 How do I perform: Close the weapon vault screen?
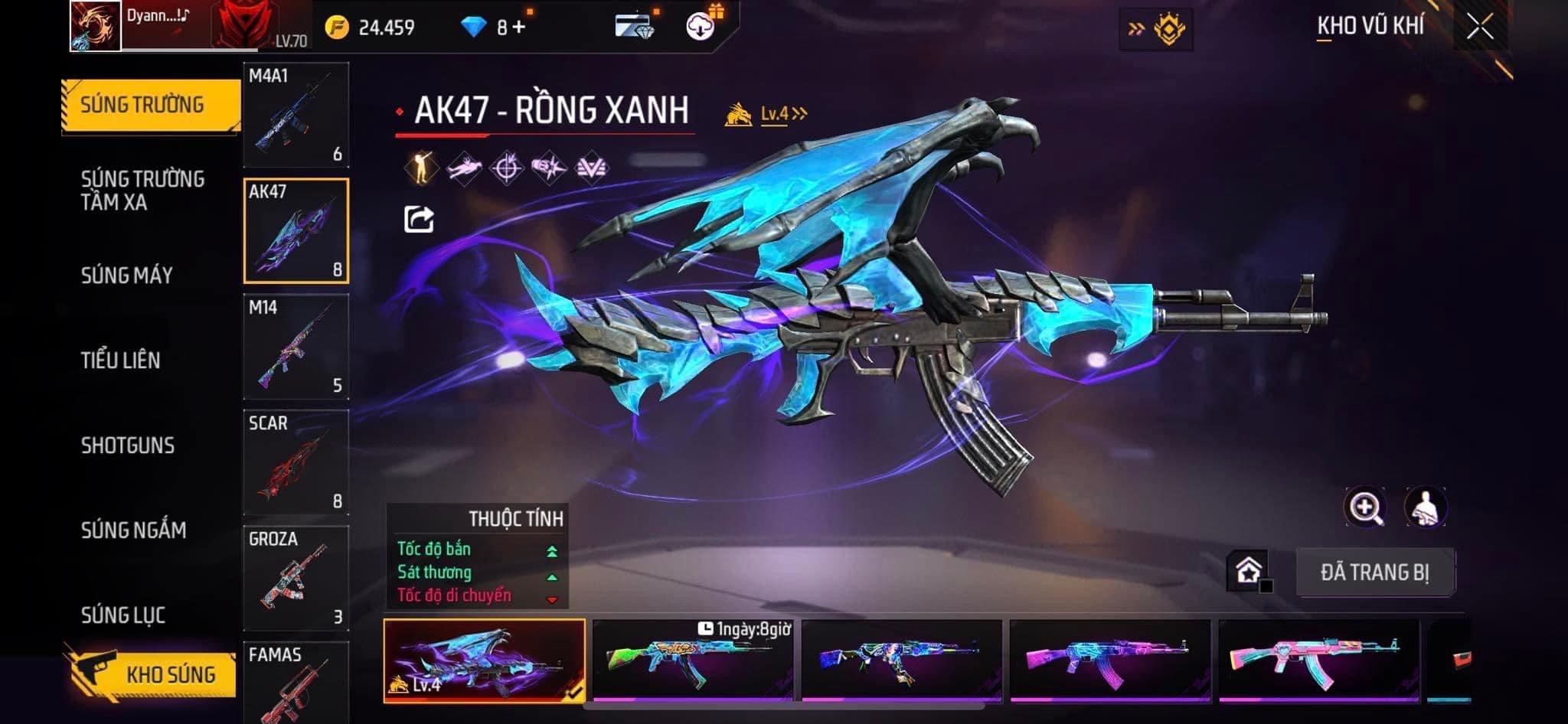tap(1479, 28)
